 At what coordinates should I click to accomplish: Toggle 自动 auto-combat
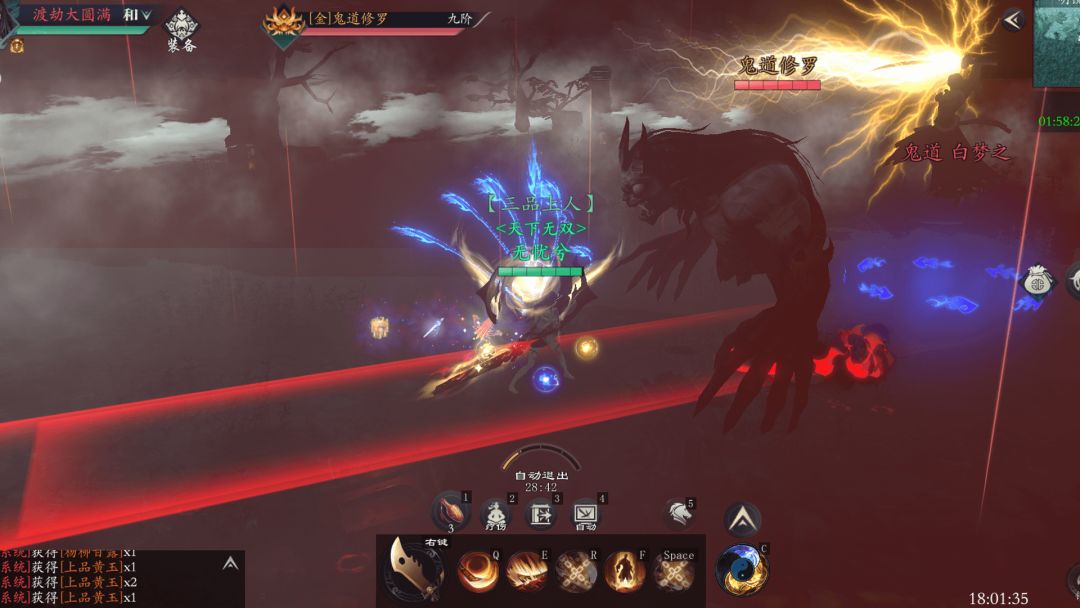585,514
